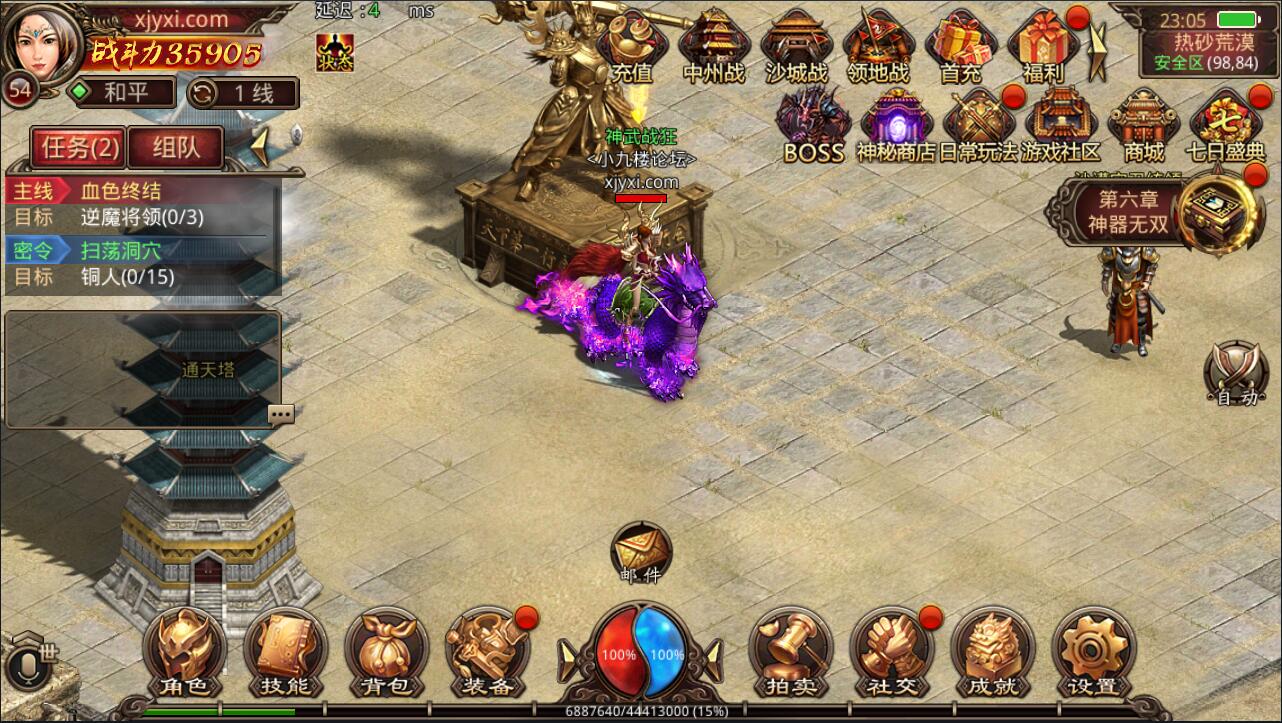
Task: Open the BOSS challenge menu
Action: pos(814,127)
